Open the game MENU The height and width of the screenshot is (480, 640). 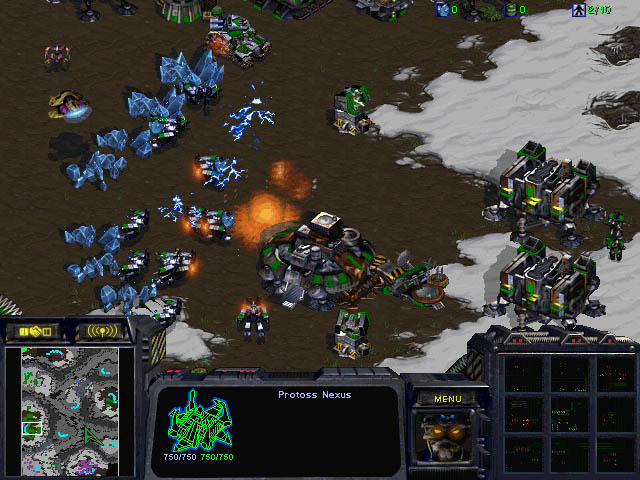coord(447,398)
